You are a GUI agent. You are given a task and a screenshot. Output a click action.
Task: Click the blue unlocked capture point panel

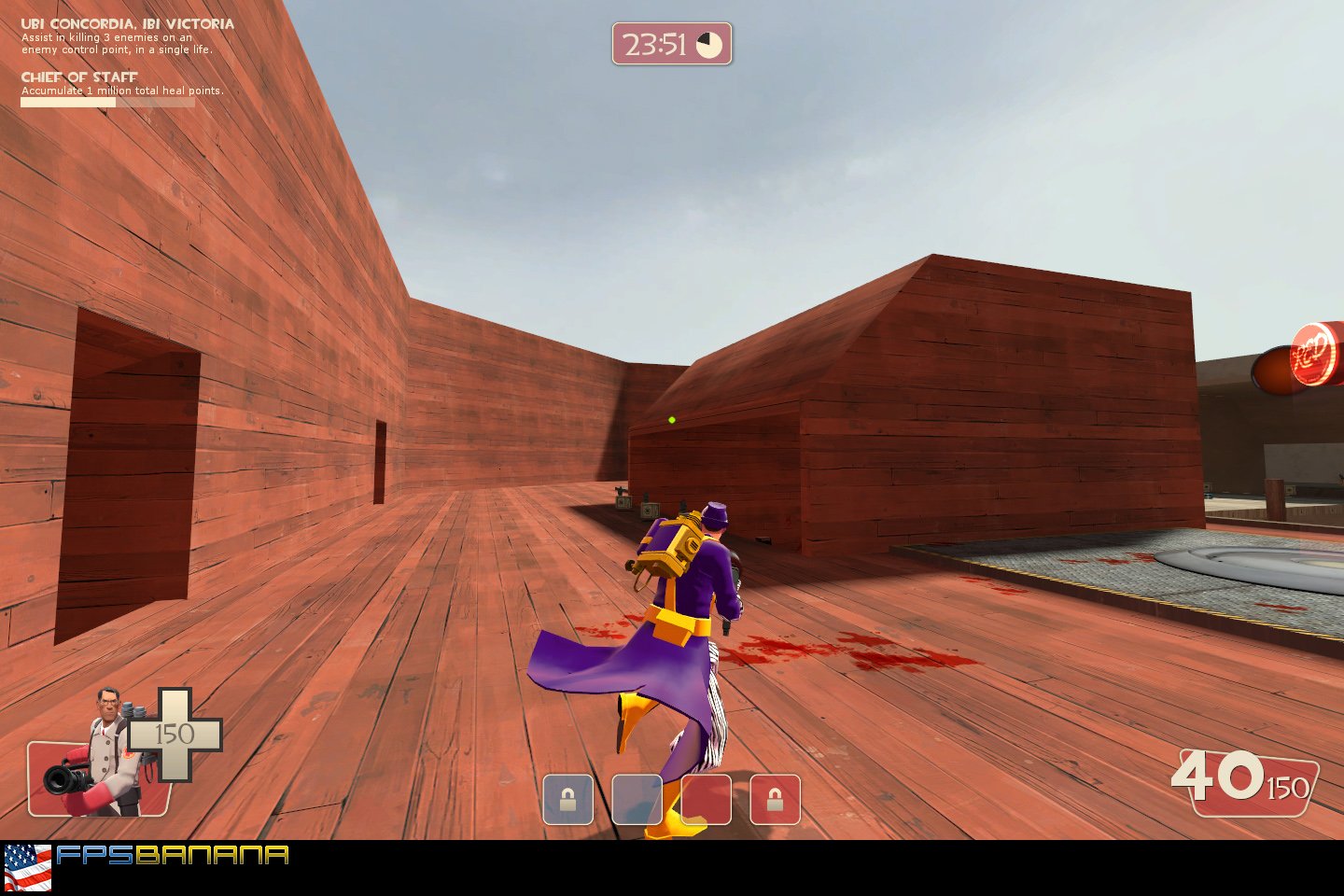point(637,800)
